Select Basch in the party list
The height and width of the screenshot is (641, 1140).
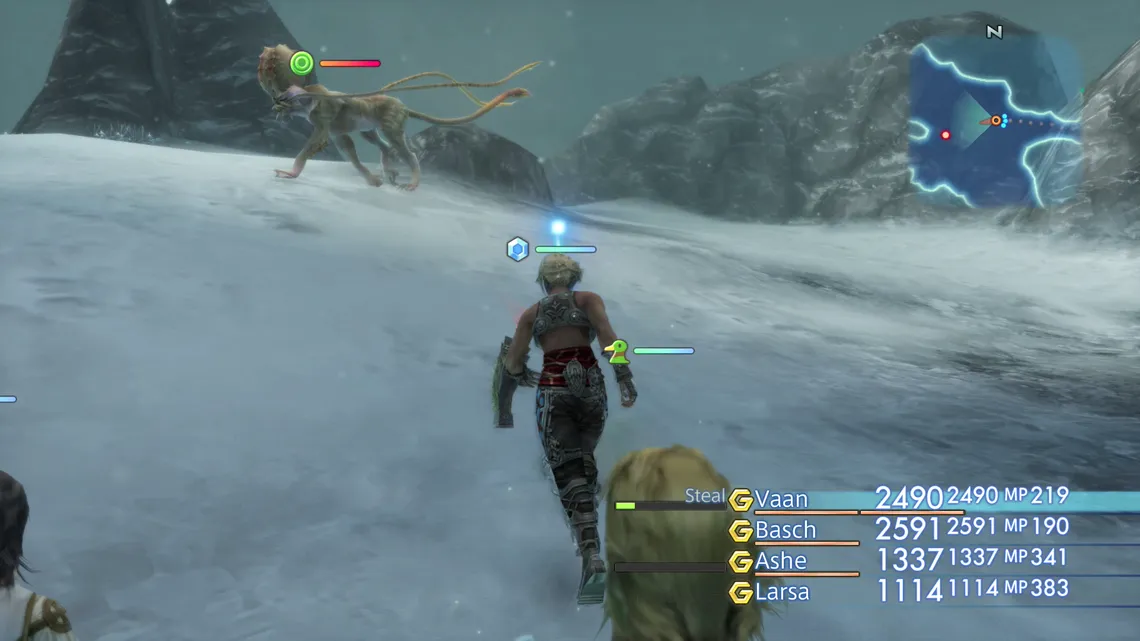(x=785, y=530)
